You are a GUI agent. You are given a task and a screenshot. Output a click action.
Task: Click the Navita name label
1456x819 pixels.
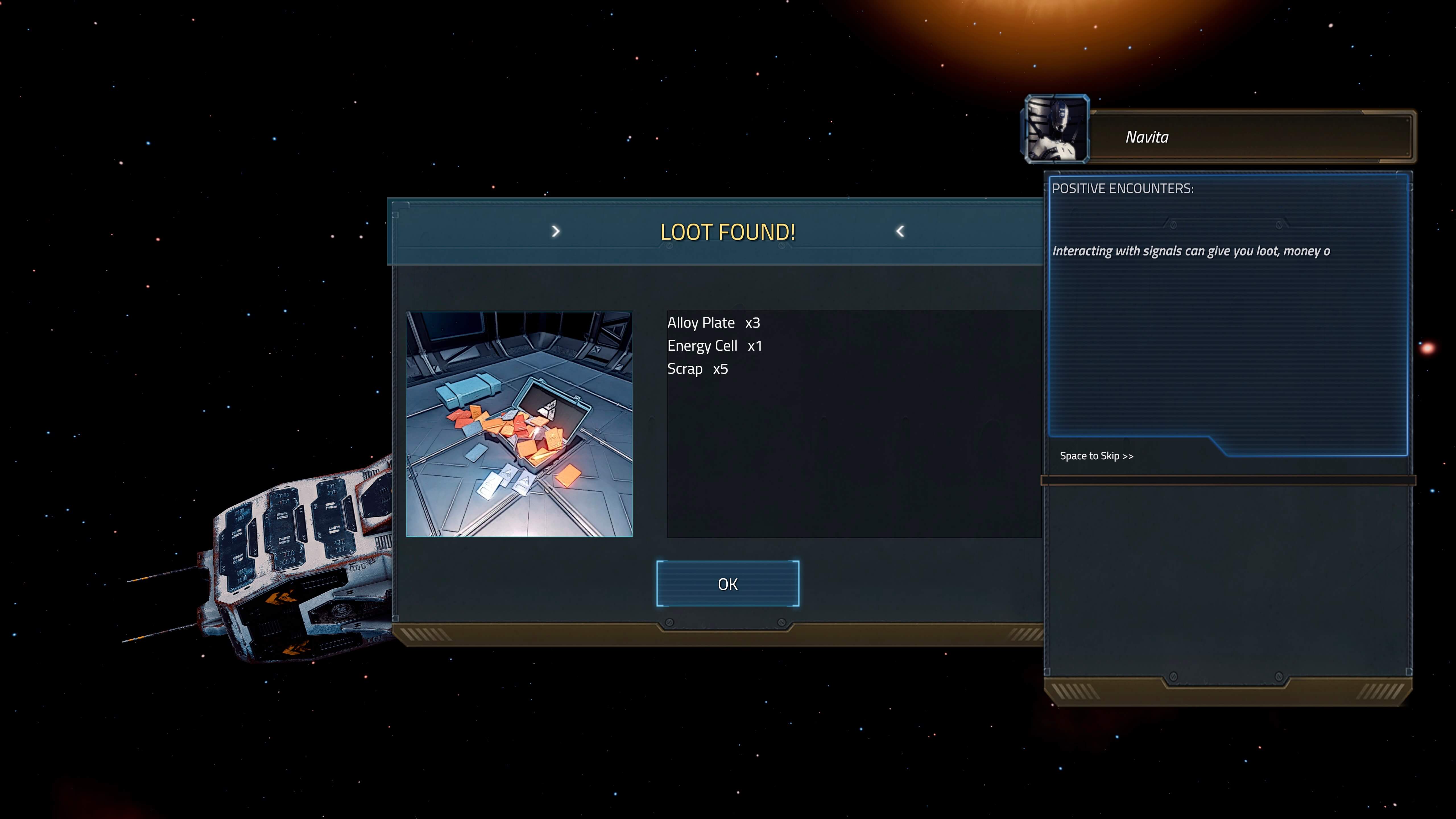point(1146,137)
